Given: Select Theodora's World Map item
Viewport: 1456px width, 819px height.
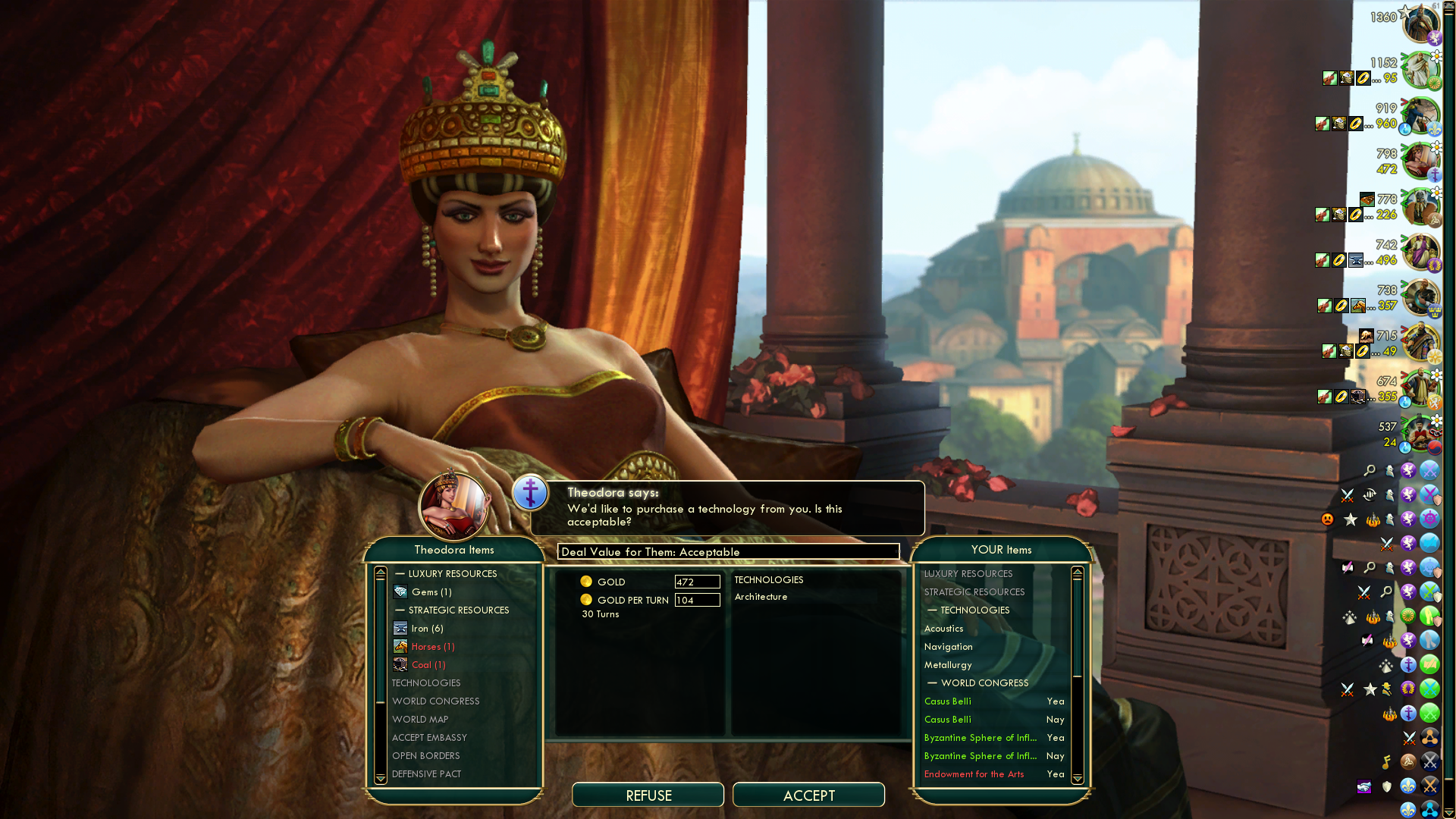Looking at the screenshot, I should (420, 720).
